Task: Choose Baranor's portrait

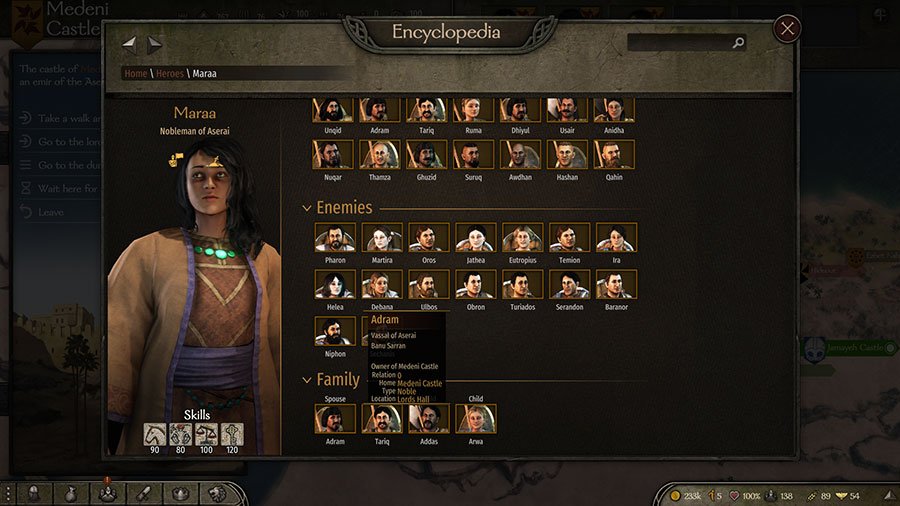Action: coord(616,285)
